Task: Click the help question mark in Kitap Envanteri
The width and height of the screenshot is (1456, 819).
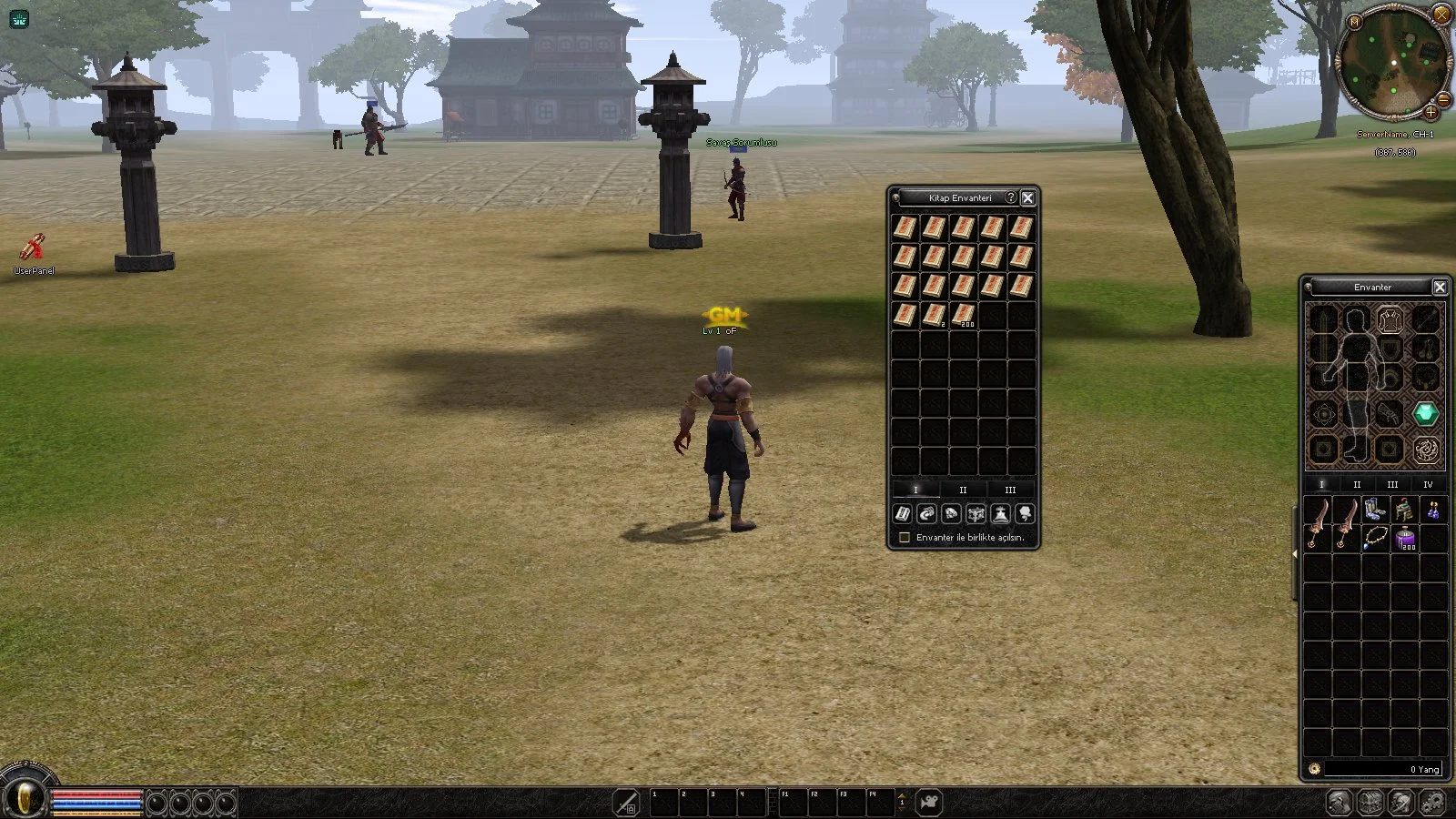Action: [1010, 197]
